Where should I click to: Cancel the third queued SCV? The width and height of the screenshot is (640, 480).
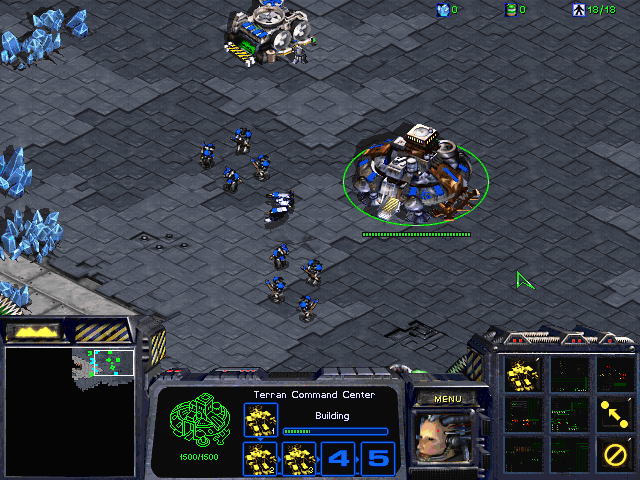[x=299, y=459]
